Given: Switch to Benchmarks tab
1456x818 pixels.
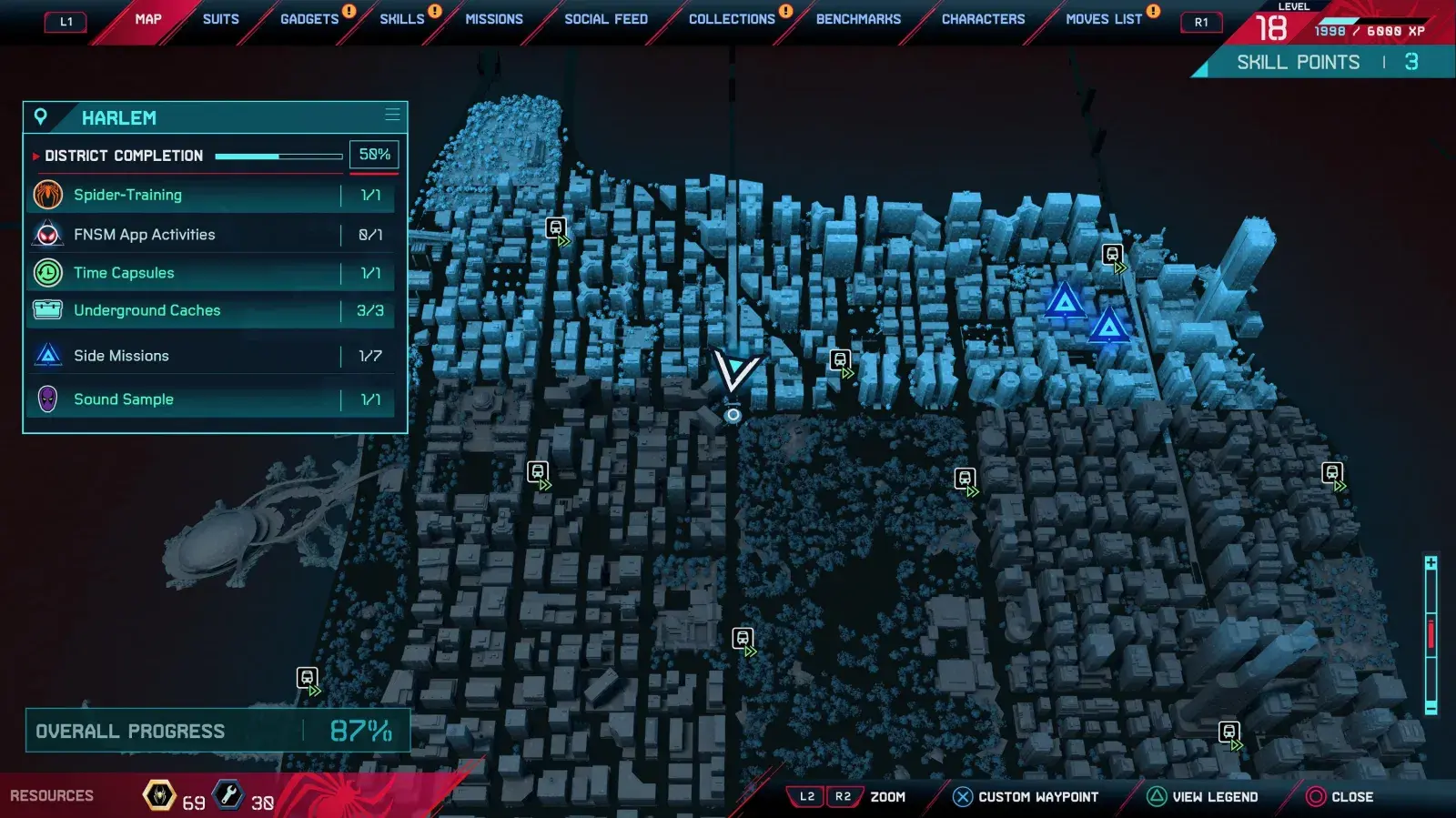Looking at the screenshot, I should [858, 19].
